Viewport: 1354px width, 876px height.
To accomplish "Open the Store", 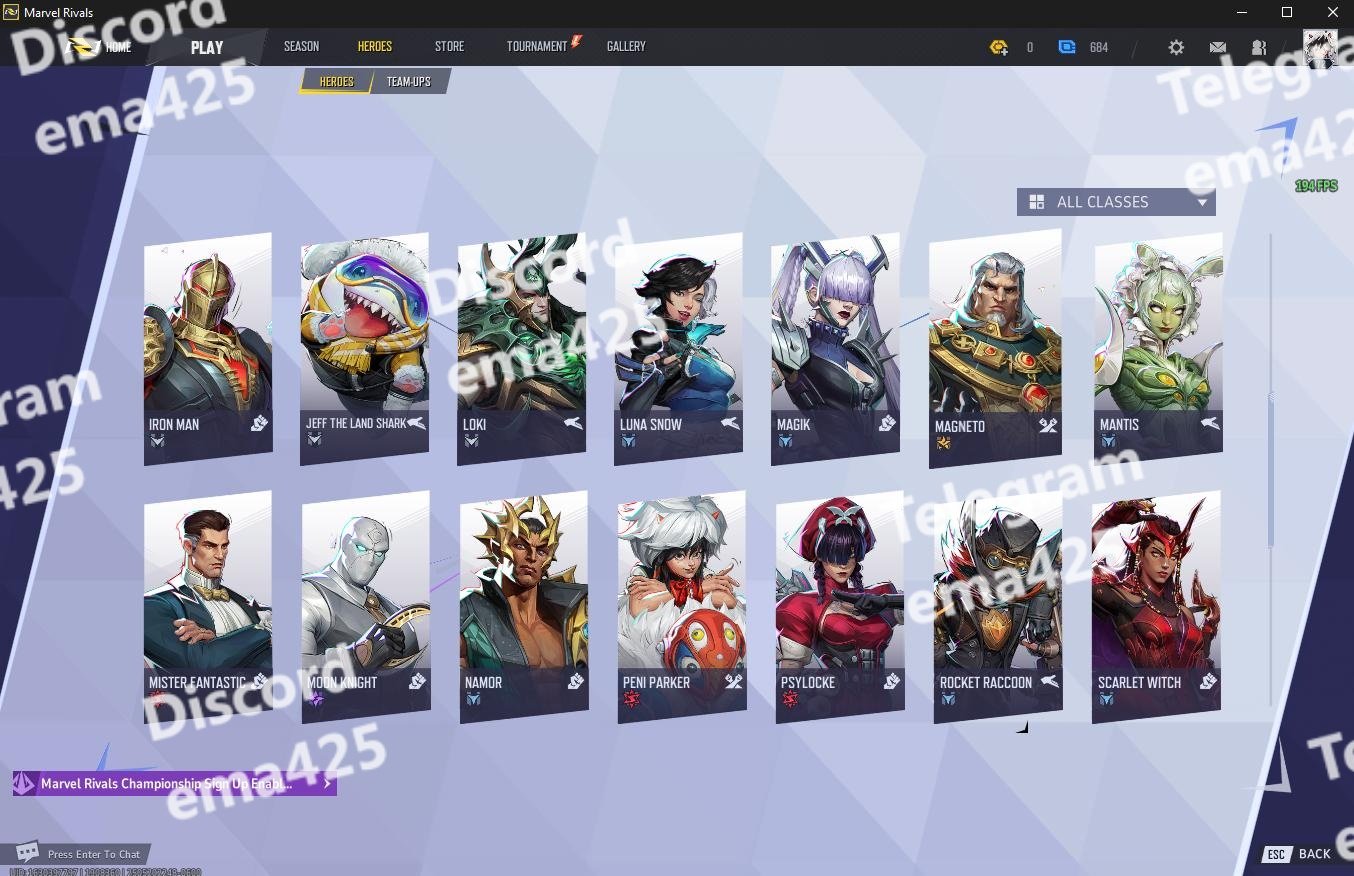I will pos(449,46).
